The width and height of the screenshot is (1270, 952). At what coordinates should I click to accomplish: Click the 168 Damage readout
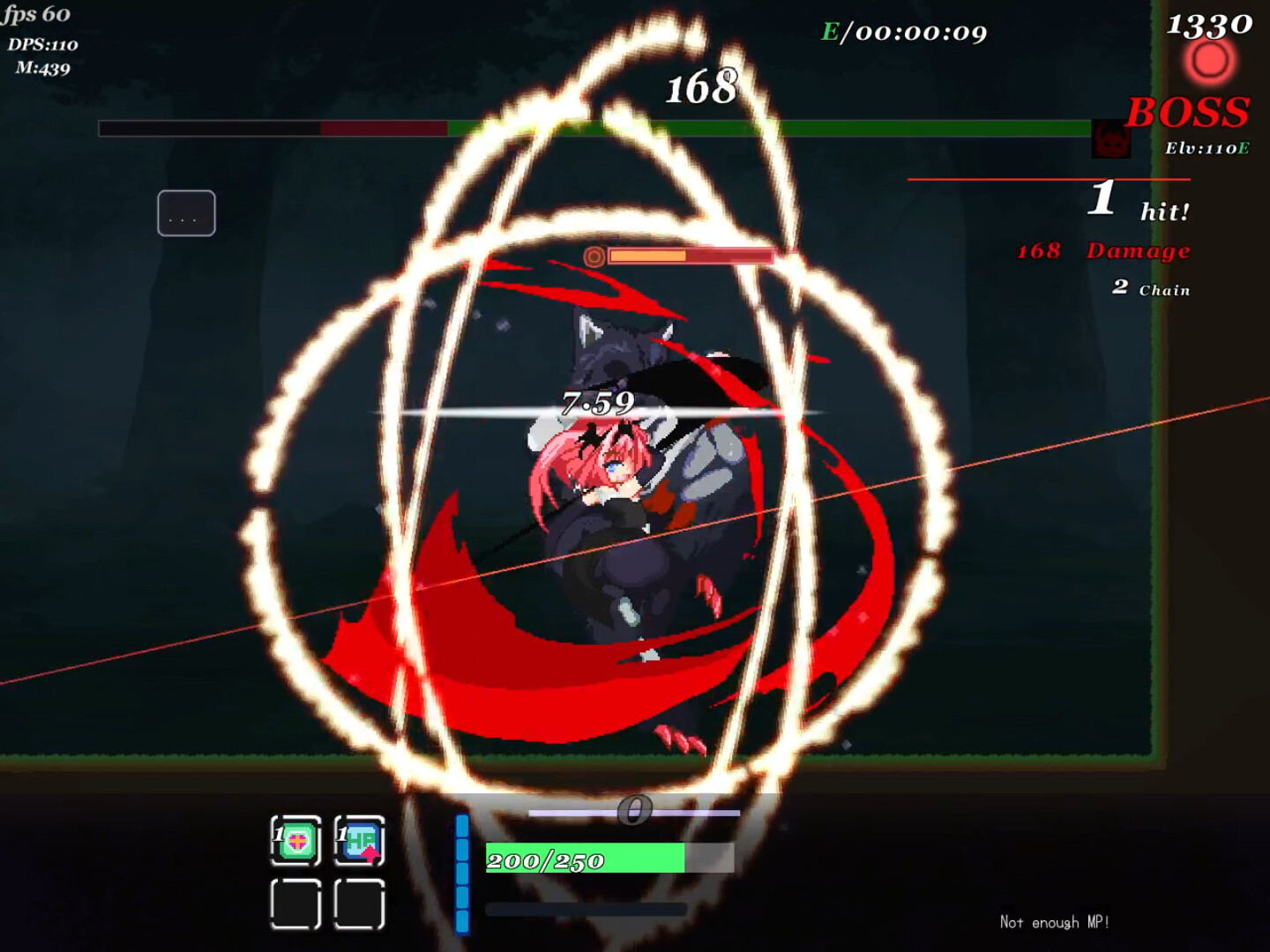1102,250
